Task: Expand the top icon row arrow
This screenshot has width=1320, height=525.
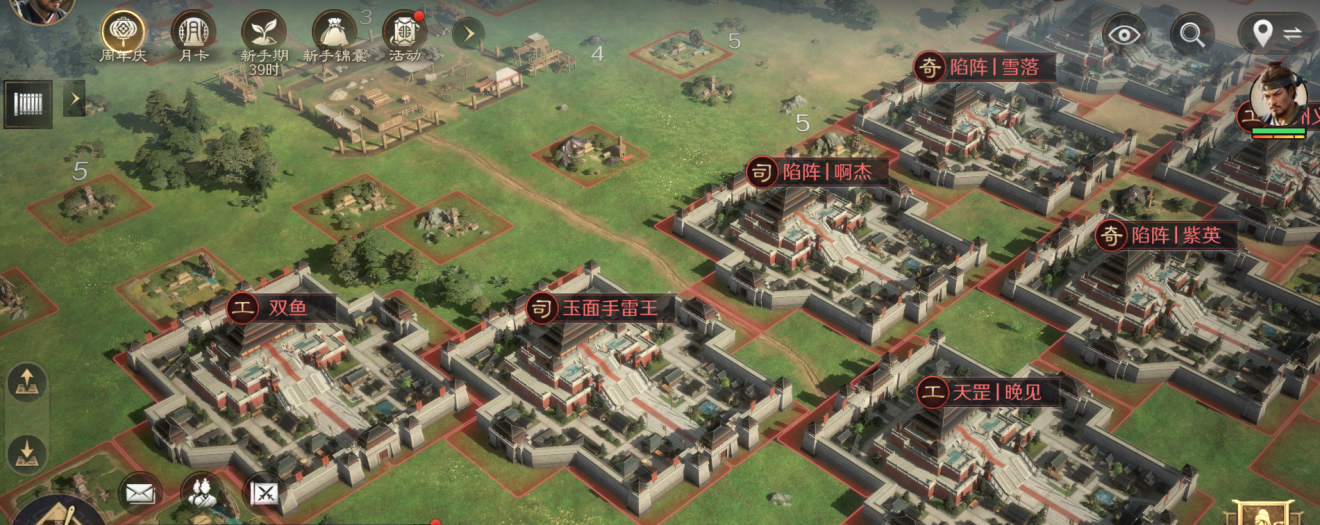Action: tap(468, 34)
